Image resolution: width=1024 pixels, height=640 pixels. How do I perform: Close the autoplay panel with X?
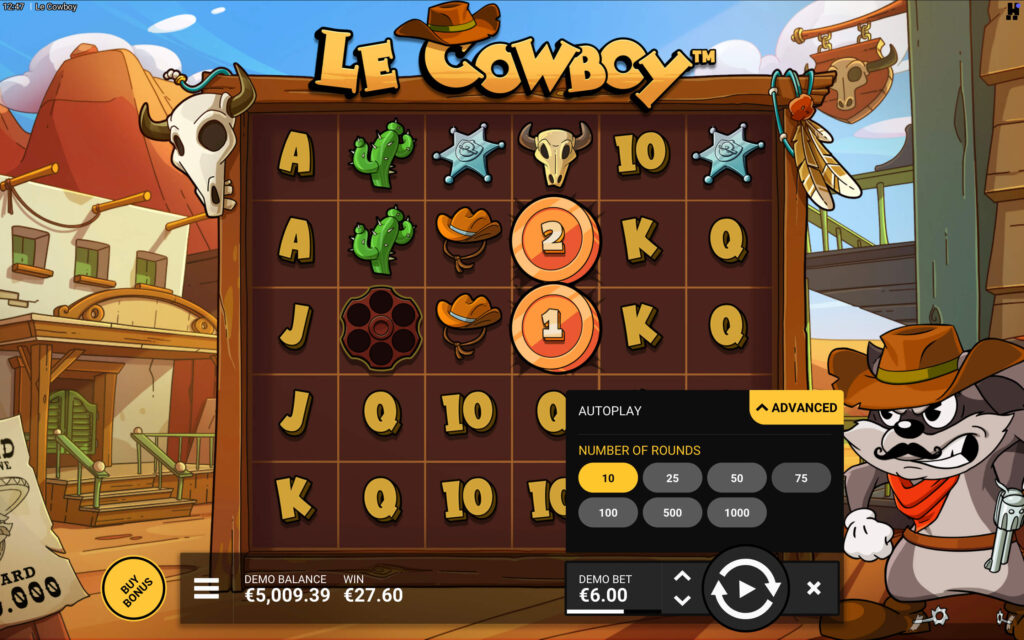(x=814, y=588)
